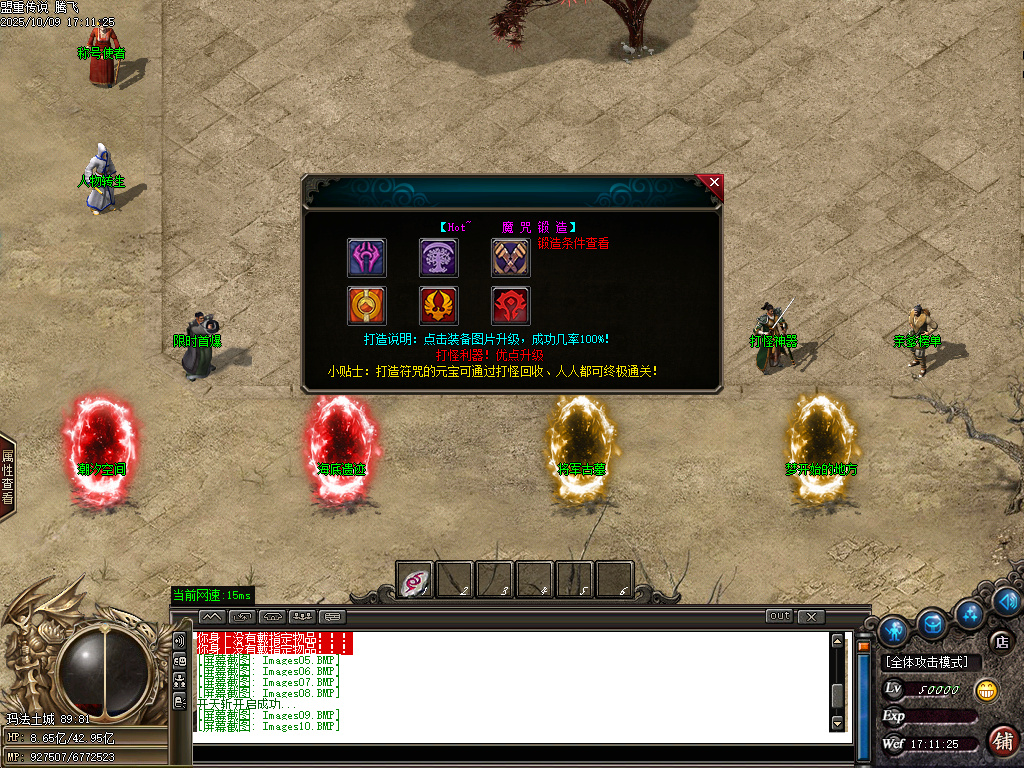
Task: Close the curse forging window
Action: pos(713,182)
